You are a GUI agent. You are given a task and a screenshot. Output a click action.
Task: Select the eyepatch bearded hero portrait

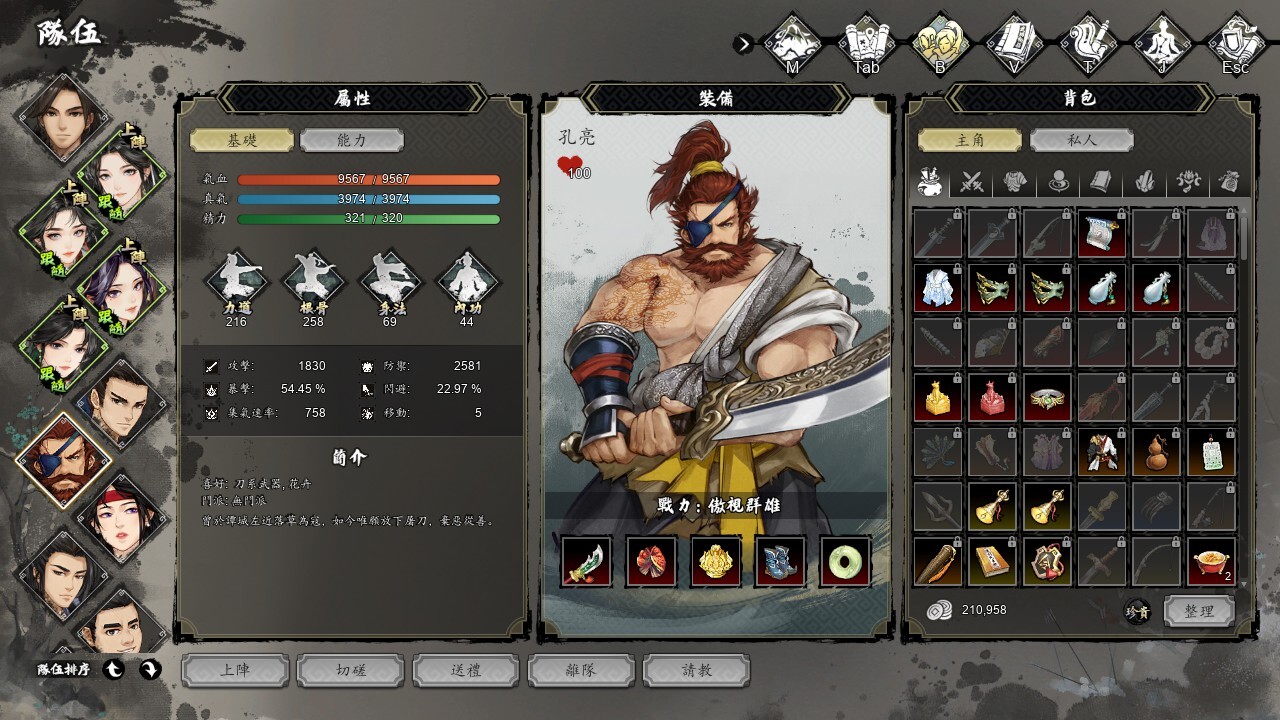coord(65,461)
